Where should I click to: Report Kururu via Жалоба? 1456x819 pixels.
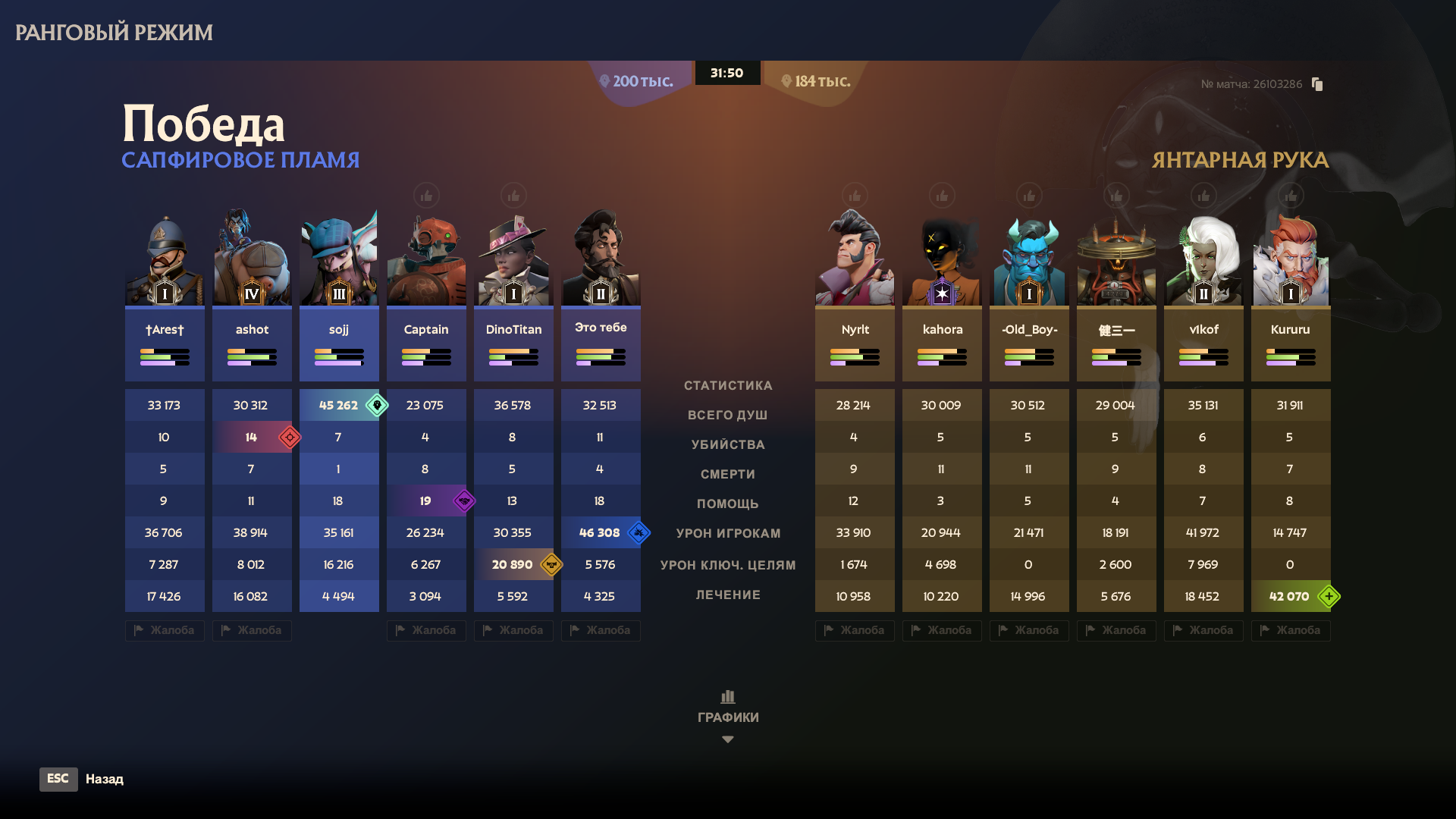(1291, 630)
